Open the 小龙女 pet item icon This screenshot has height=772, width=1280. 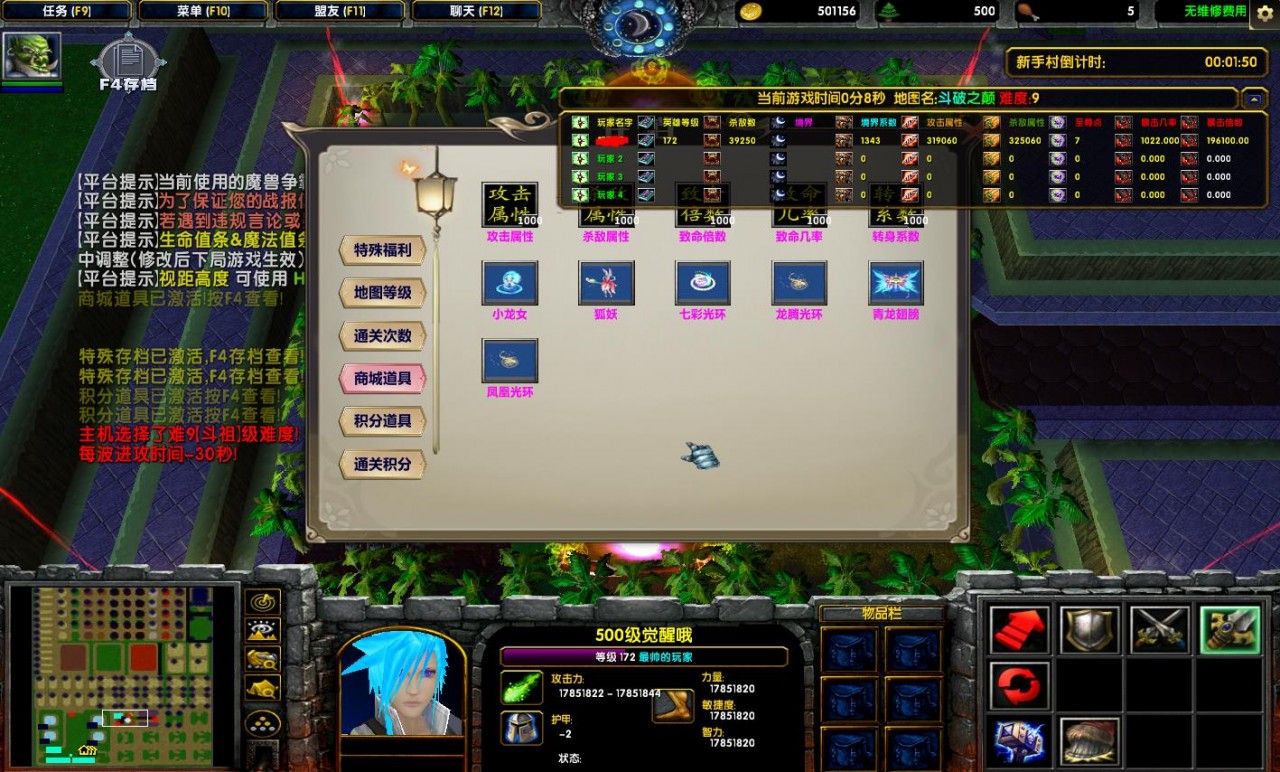[509, 282]
